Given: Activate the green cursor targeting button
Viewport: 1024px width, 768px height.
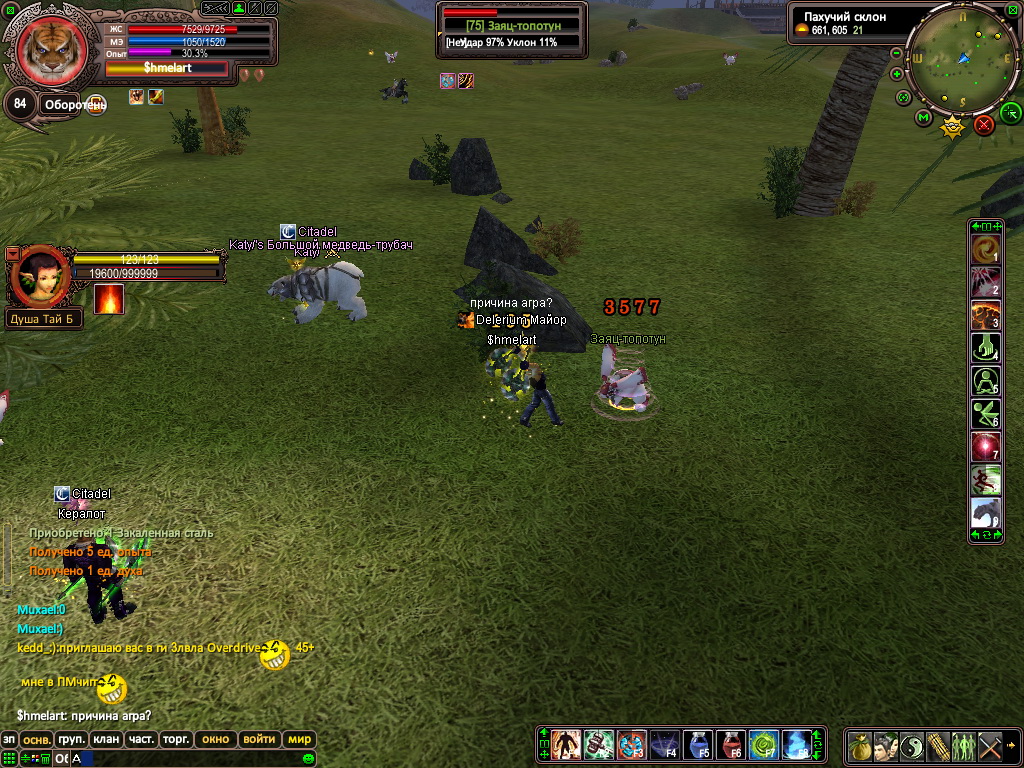Looking at the screenshot, I should coord(1010,111).
